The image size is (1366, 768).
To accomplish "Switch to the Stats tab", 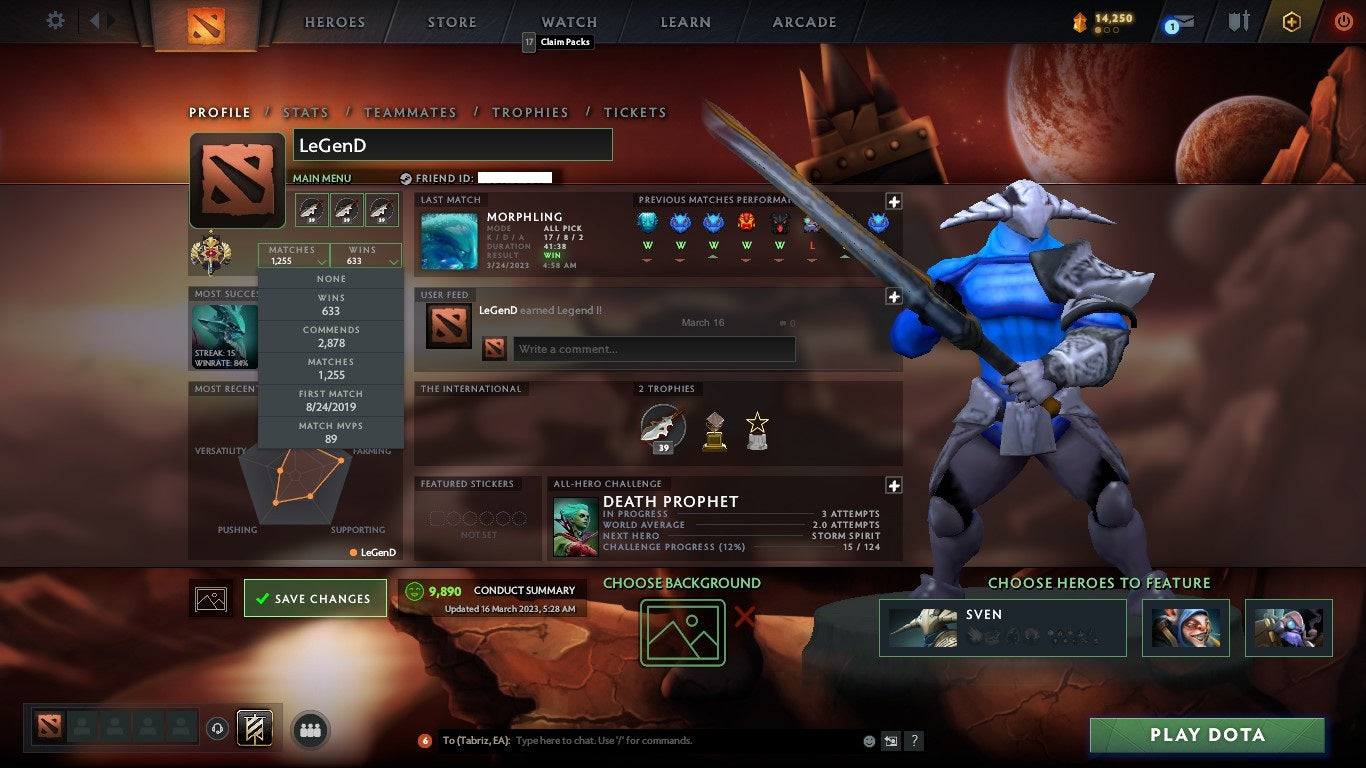I will click(x=306, y=112).
